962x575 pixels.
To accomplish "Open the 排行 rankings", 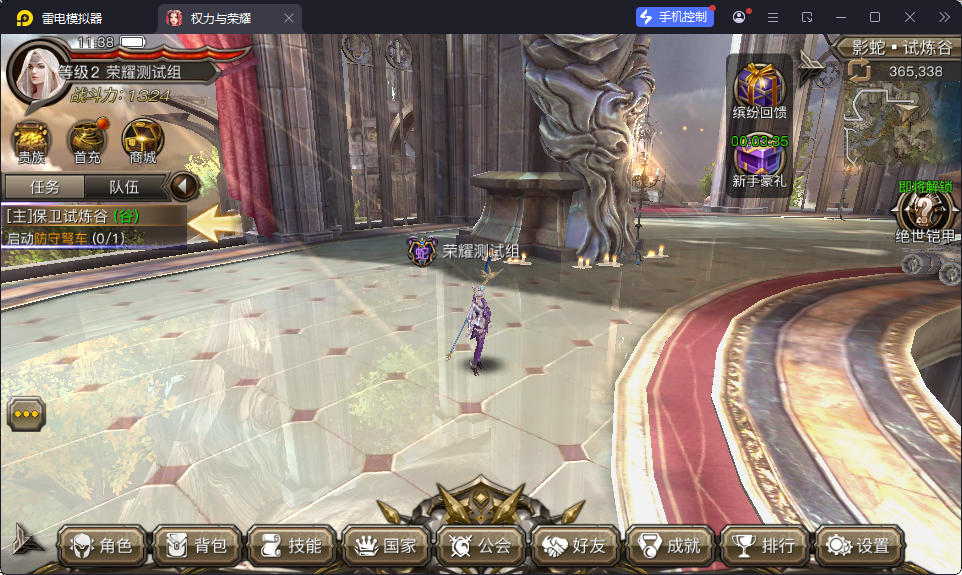I will (x=764, y=546).
